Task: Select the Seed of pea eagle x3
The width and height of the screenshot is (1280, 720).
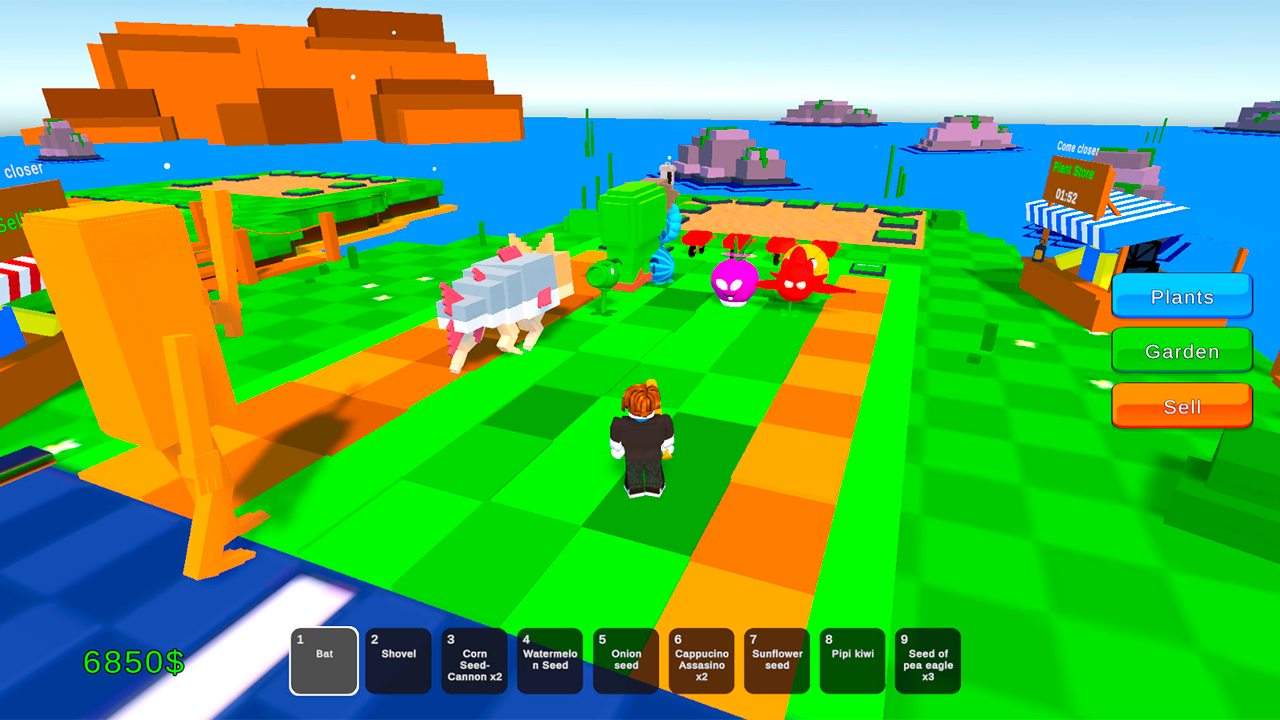Action: 928,660
